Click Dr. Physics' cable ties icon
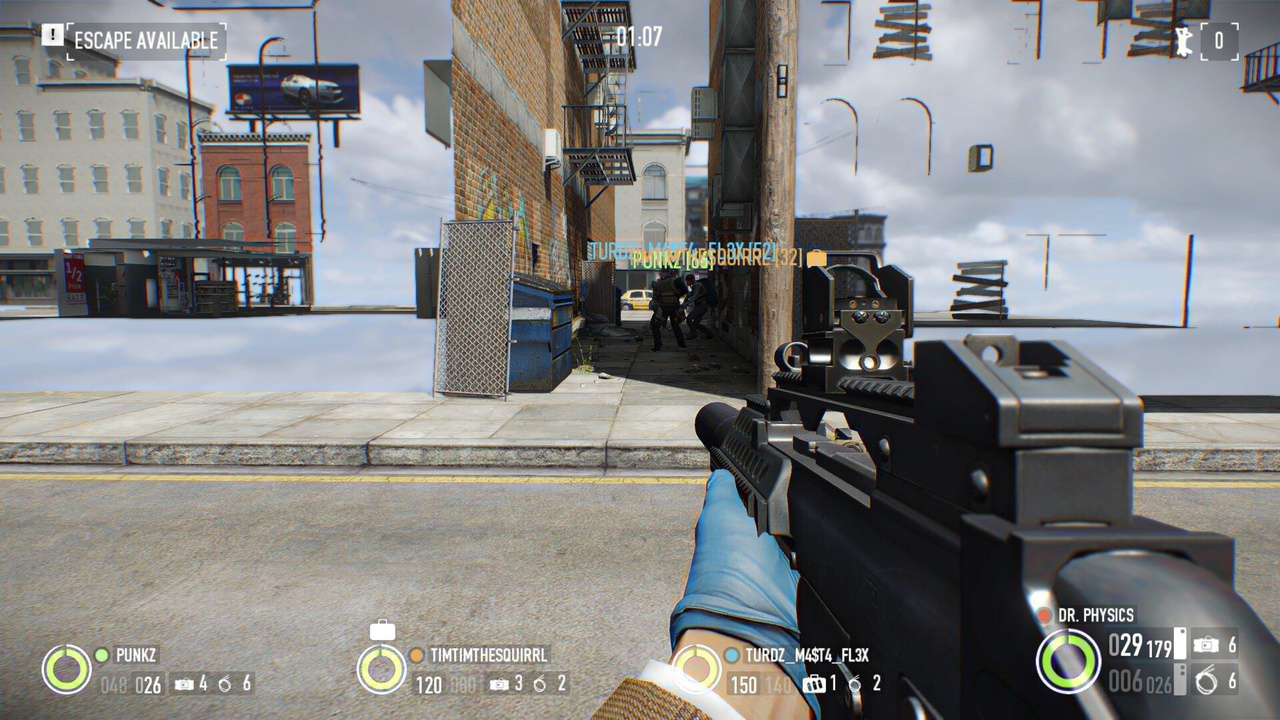This screenshot has height=720, width=1280. [x=1206, y=680]
